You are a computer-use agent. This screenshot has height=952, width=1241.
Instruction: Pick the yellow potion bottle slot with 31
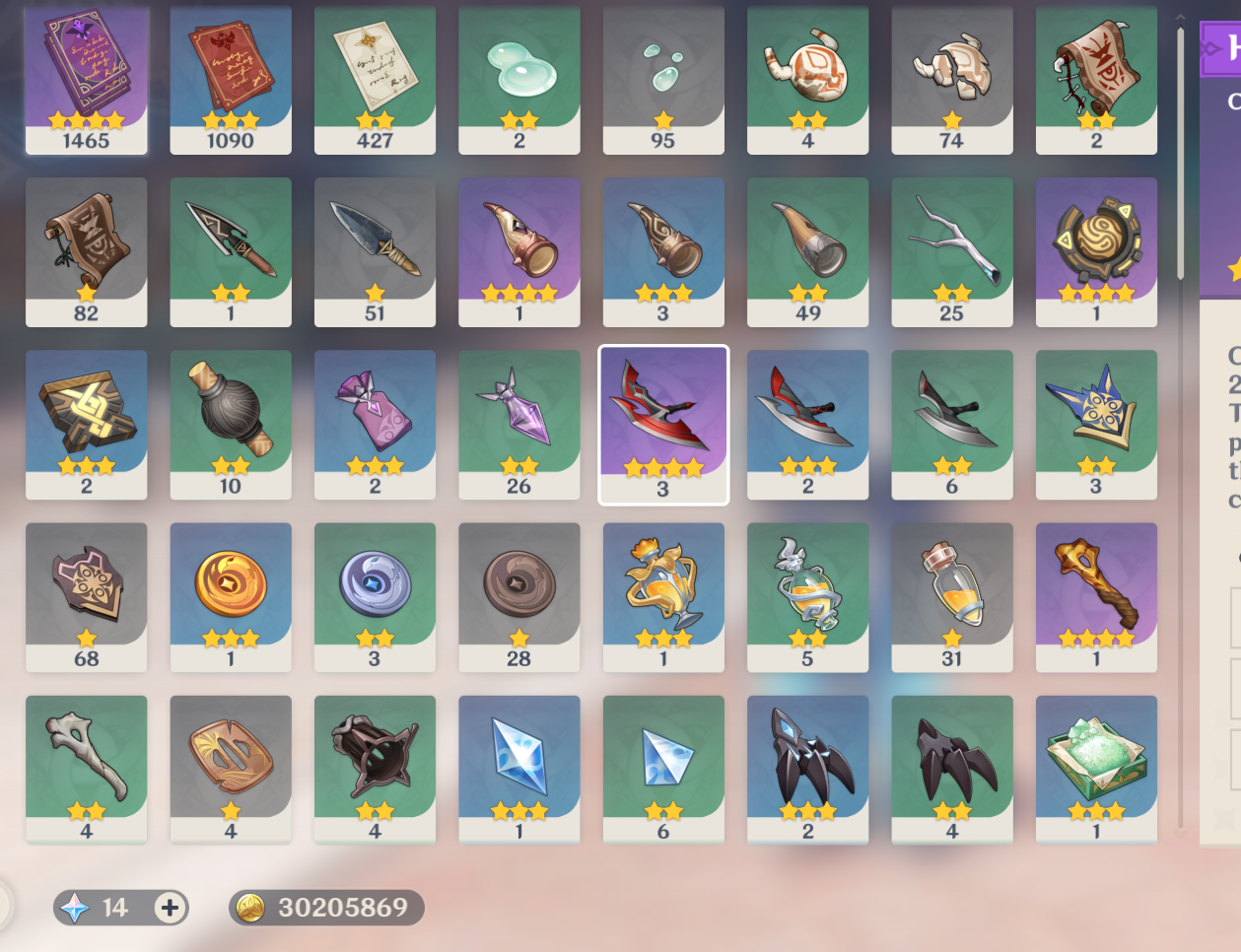[951, 596]
